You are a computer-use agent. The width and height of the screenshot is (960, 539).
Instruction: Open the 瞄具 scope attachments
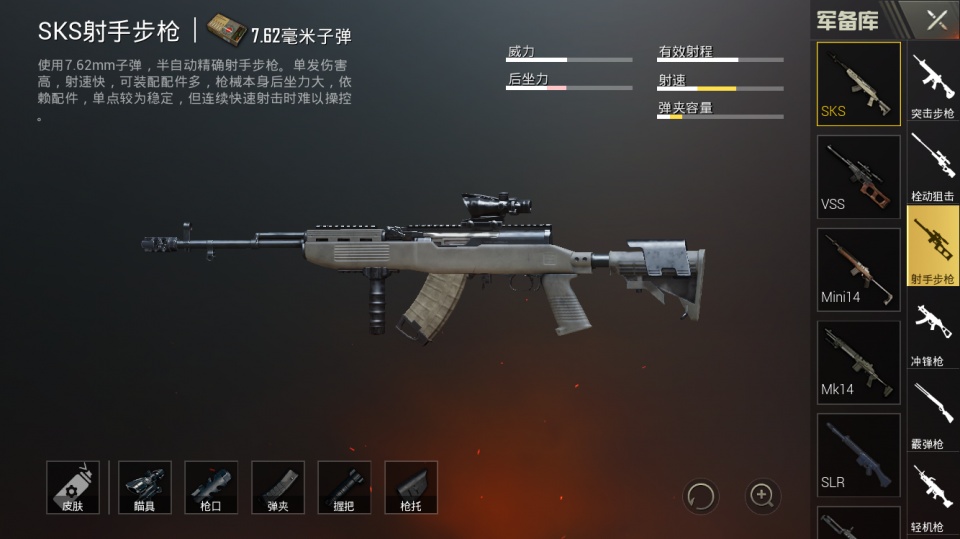pyautogui.click(x=145, y=487)
